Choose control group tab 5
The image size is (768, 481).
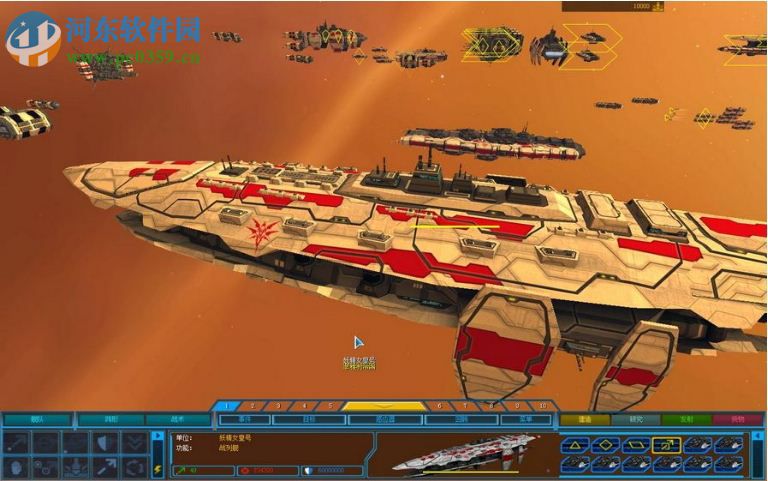[329, 406]
